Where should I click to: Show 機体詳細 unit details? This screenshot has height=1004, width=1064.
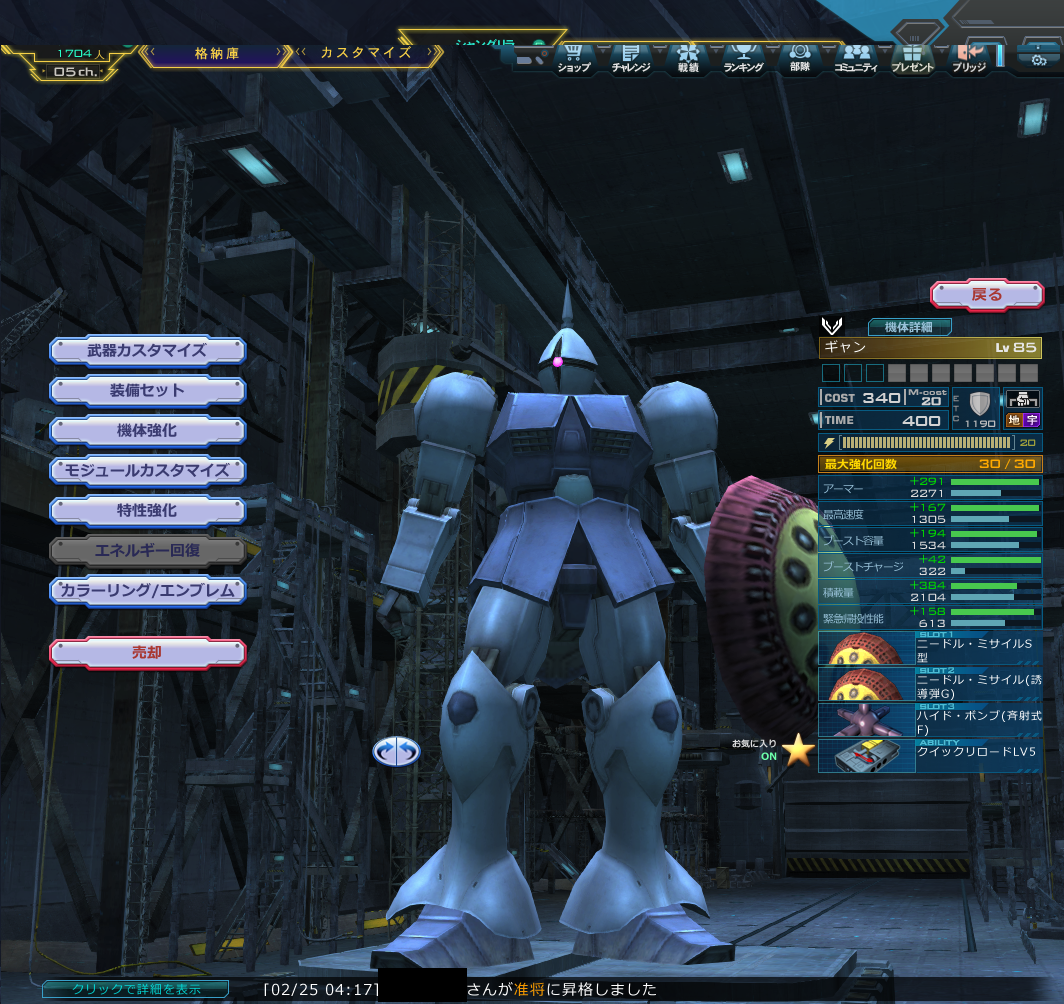909,327
